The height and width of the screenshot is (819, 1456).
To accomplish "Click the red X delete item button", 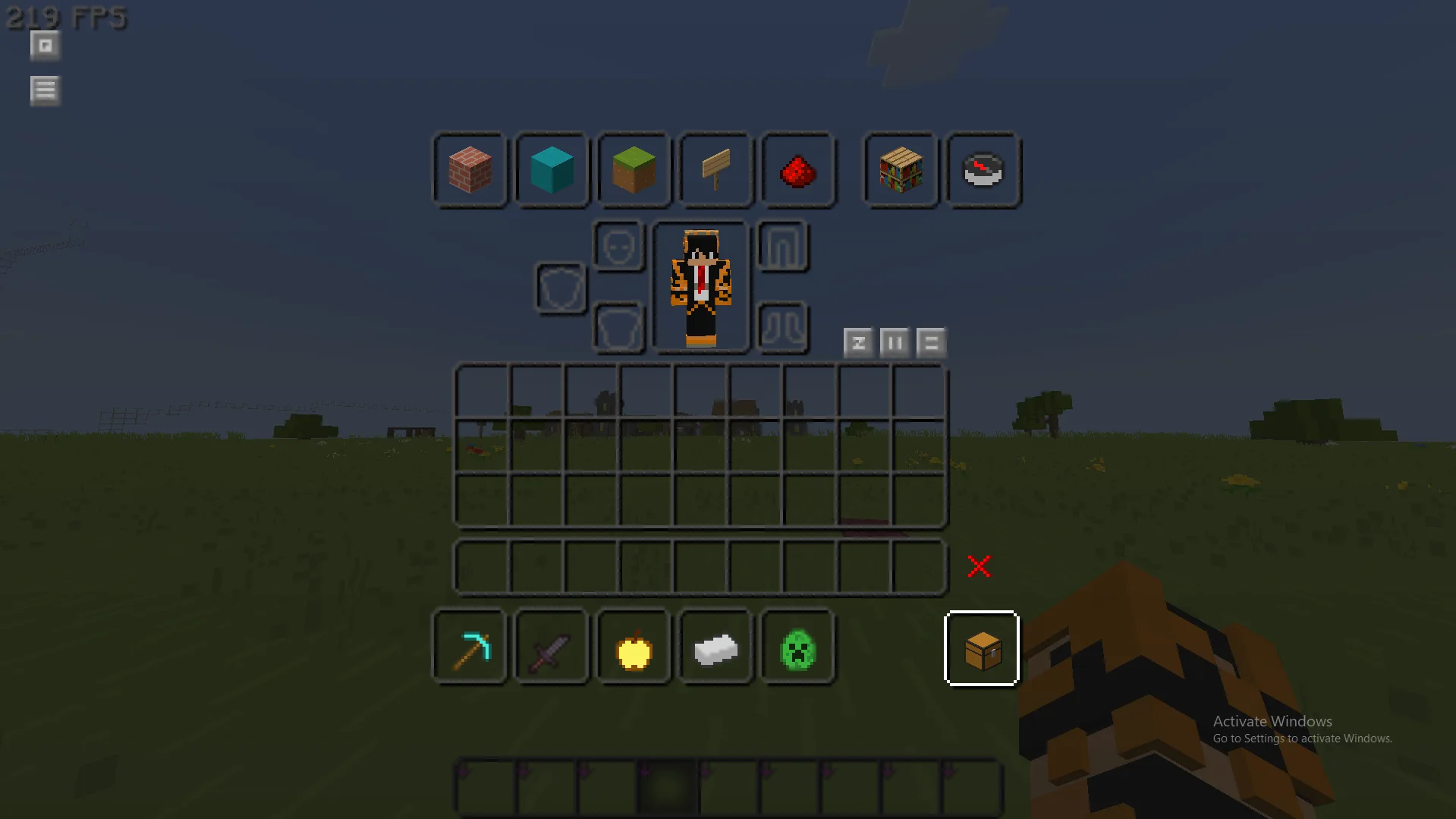I will click(980, 565).
